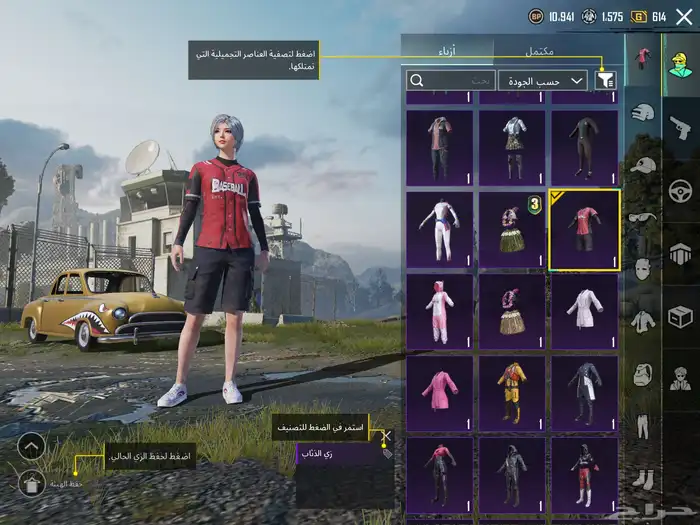Image resolution: width=700 pixels, height=525 pixels.
Task: Show the glasses category
Action: click(645, 216)
